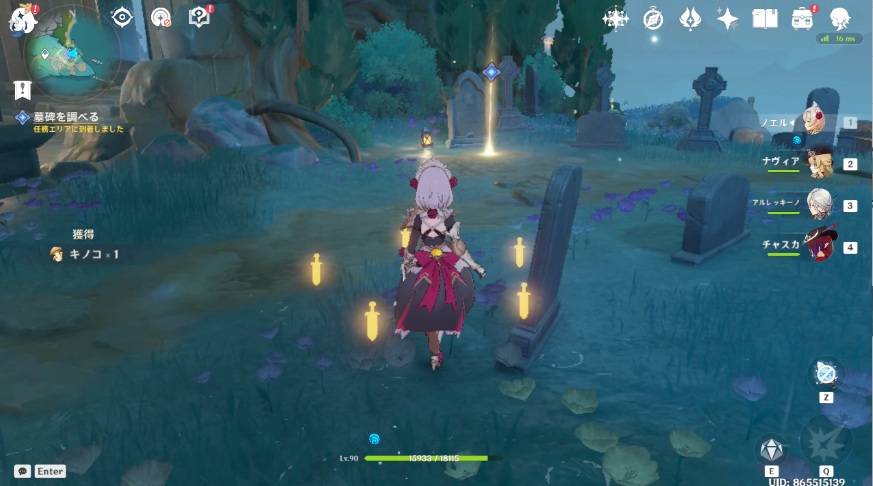Screen dimensions: 873x486
Task: Open the wish sparkle star icon
Action: [727, 19]
